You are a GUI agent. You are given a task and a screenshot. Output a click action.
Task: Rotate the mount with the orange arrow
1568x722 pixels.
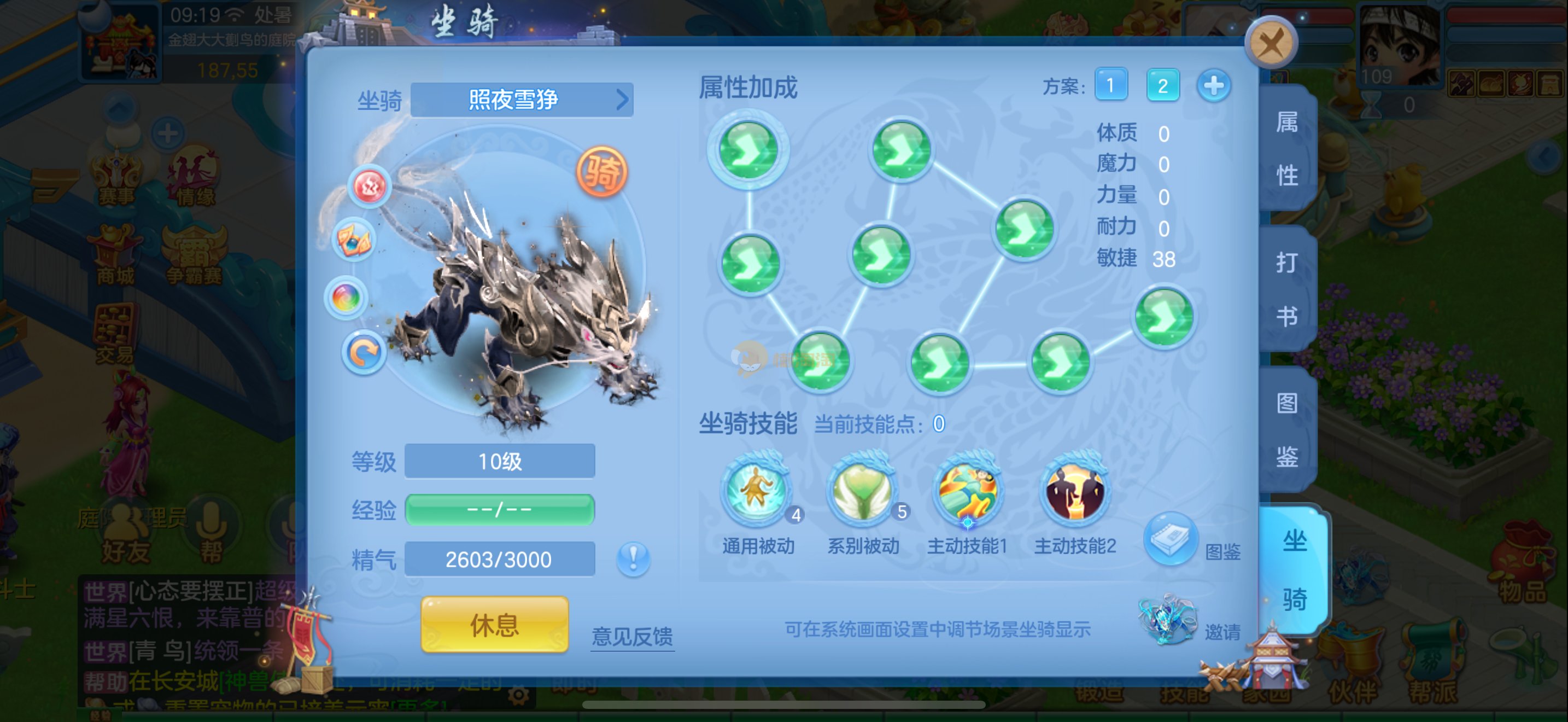[364, 352]
